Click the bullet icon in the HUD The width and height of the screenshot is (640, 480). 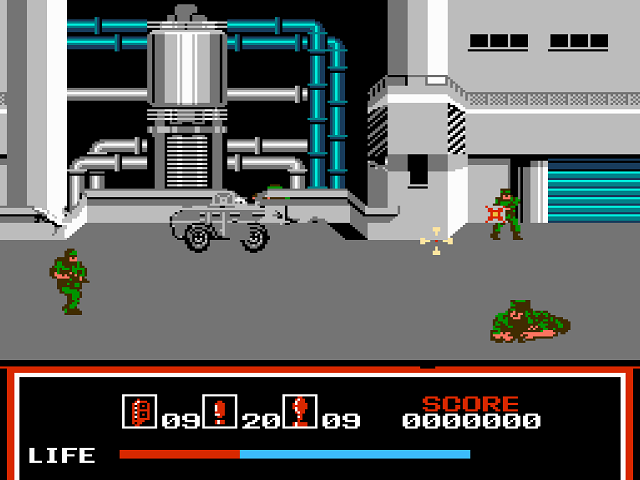click(219, 411)
